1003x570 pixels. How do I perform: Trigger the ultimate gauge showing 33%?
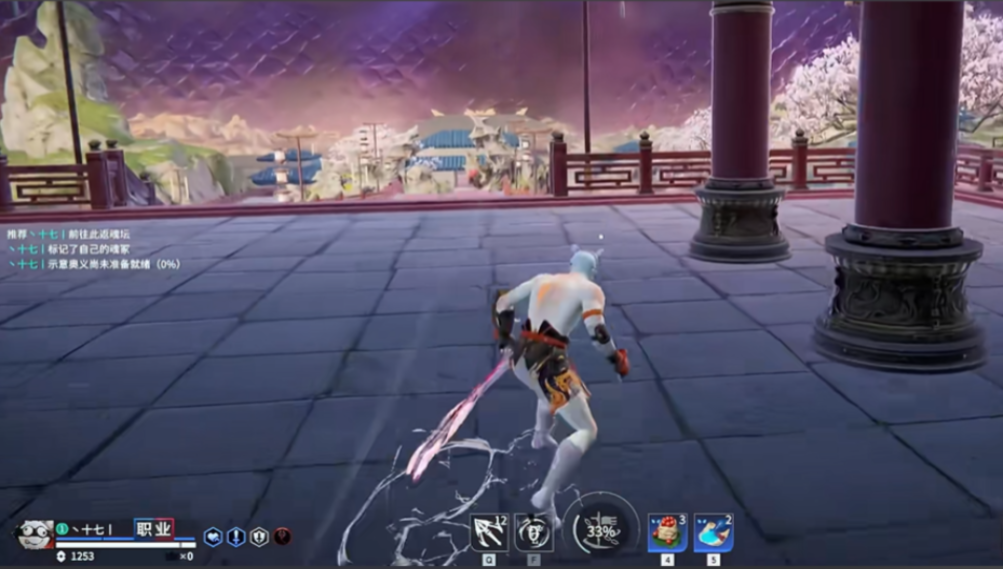(601, 531)
